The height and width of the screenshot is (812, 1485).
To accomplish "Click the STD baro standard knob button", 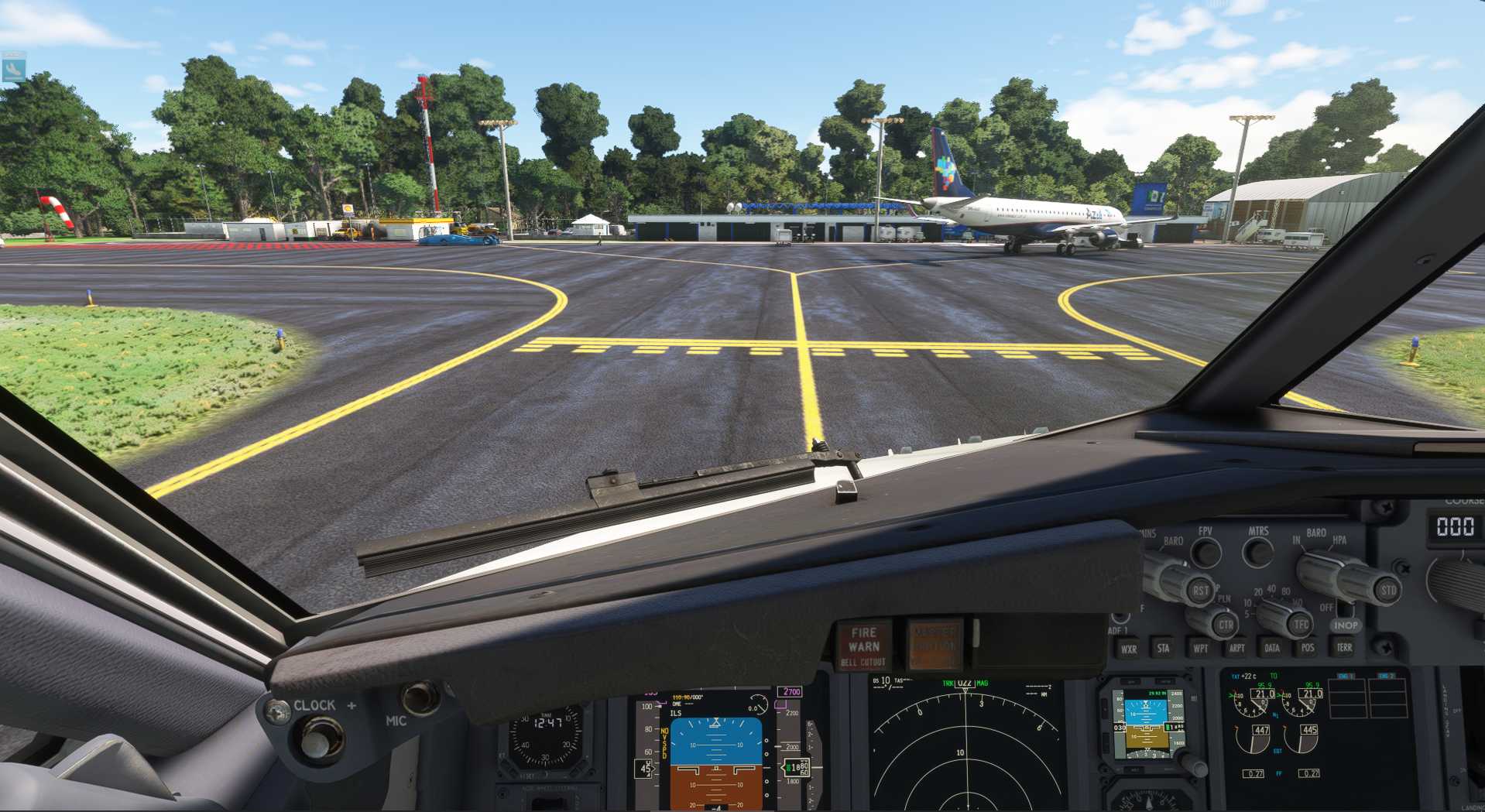I will [1388, 591].
